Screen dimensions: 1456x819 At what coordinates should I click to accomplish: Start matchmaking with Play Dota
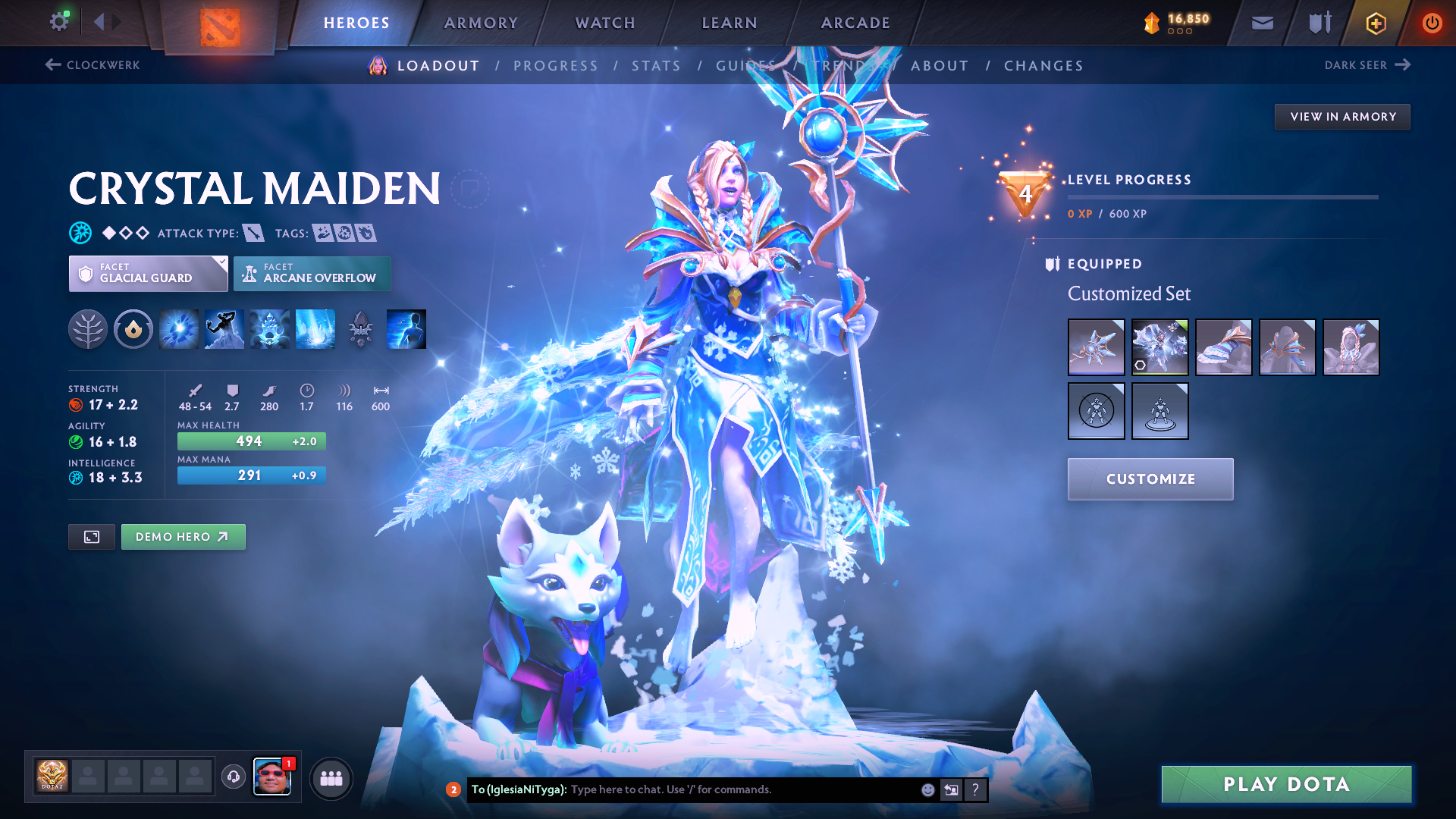(1286, 784)
